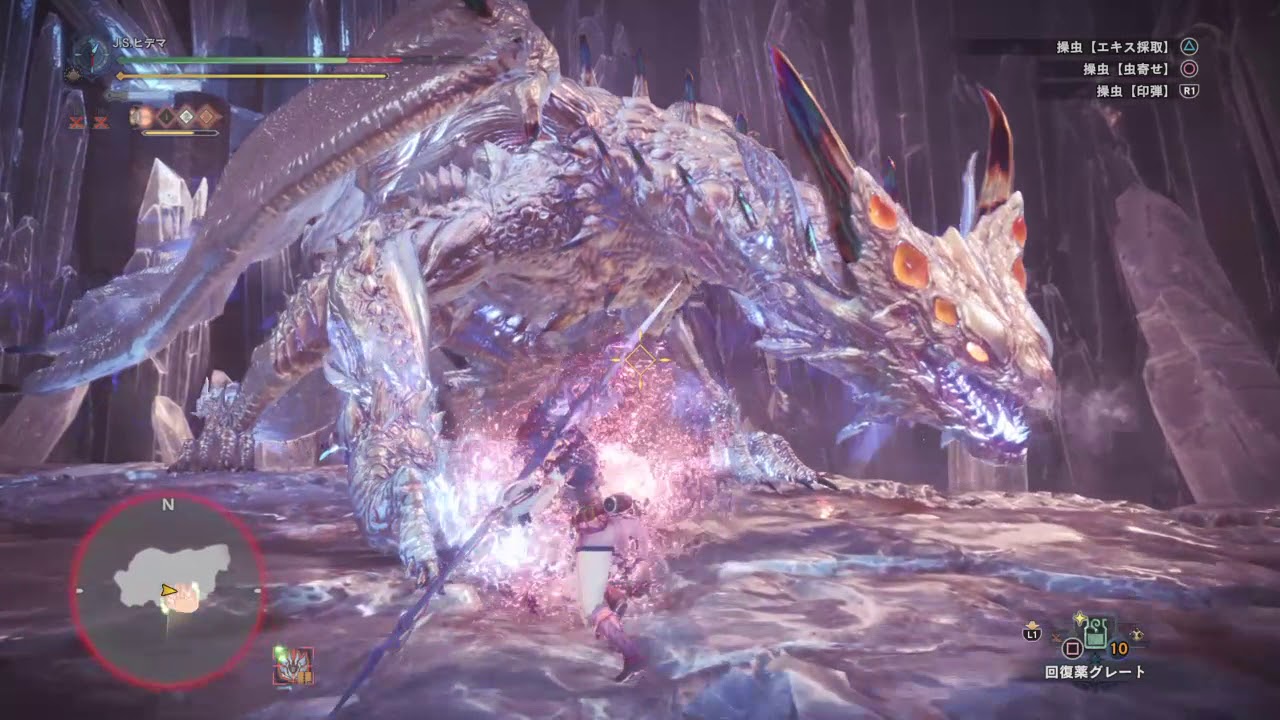Click the player name J.S.ヒデマ
This screenshot has width=1280, height=720.
tap(140, 42)
